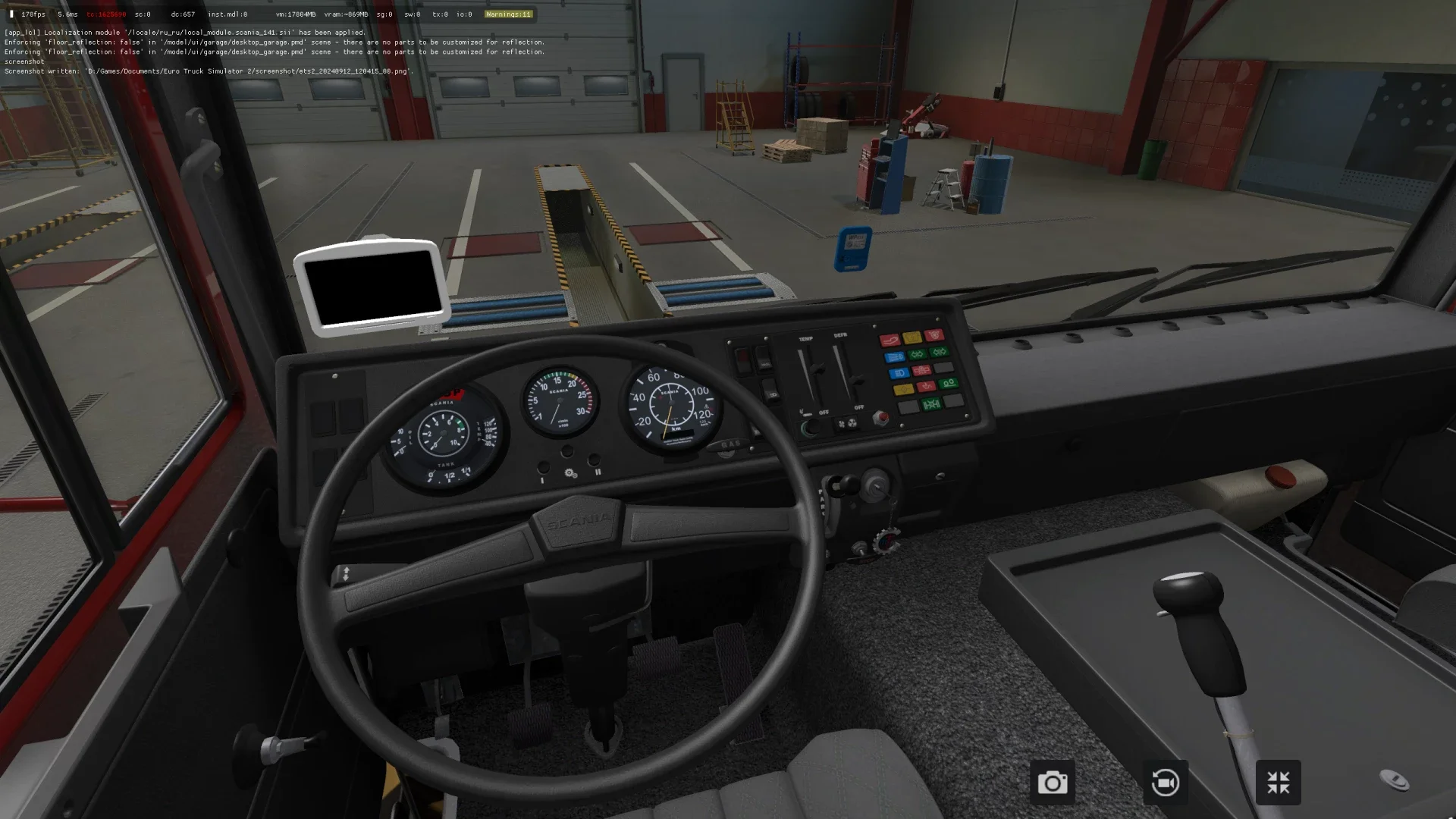Activate the green hazard lights rocker switch
The image size is (1456, 819).
(918, 354)
